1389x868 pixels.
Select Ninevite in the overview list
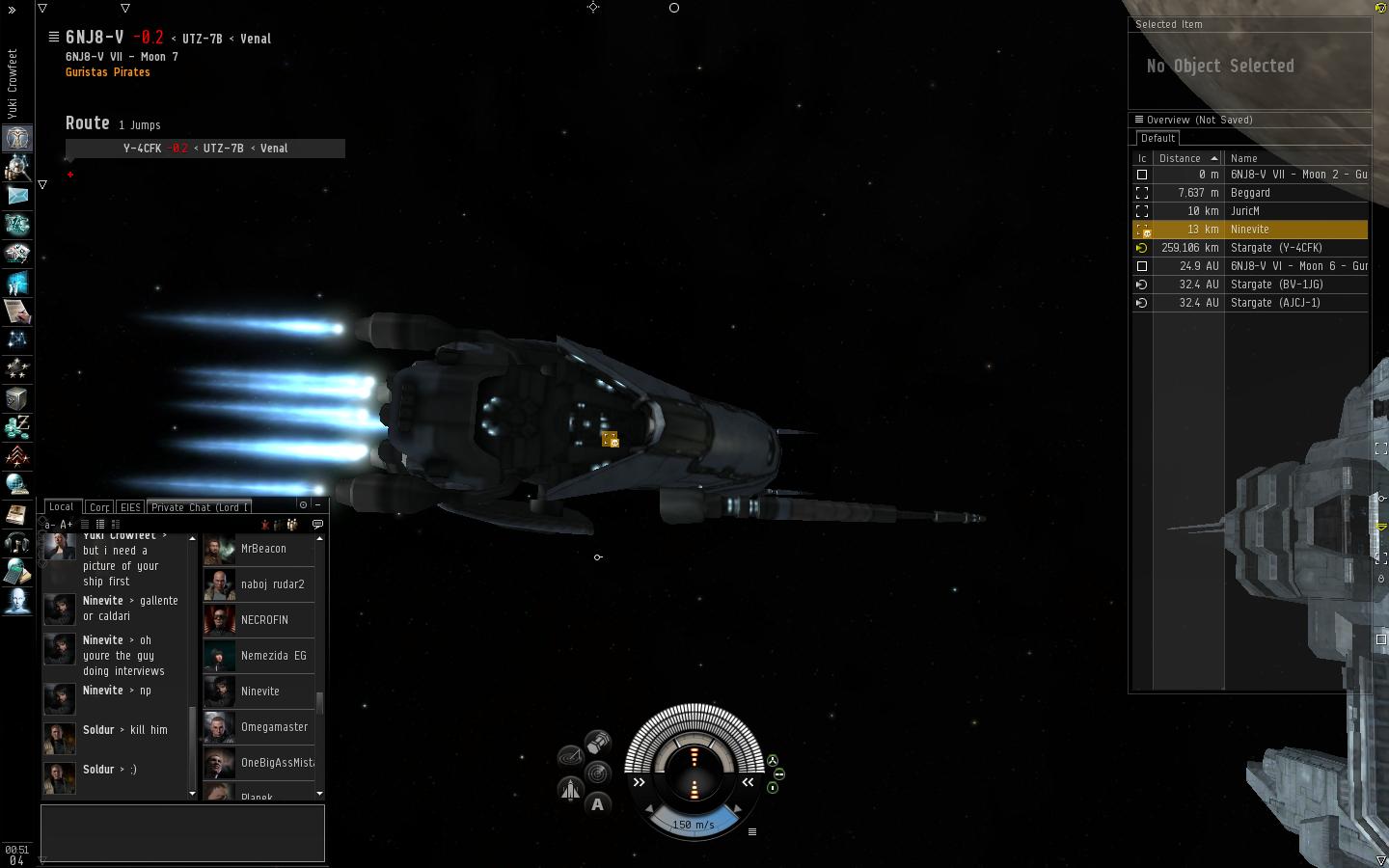point(1249,230)
